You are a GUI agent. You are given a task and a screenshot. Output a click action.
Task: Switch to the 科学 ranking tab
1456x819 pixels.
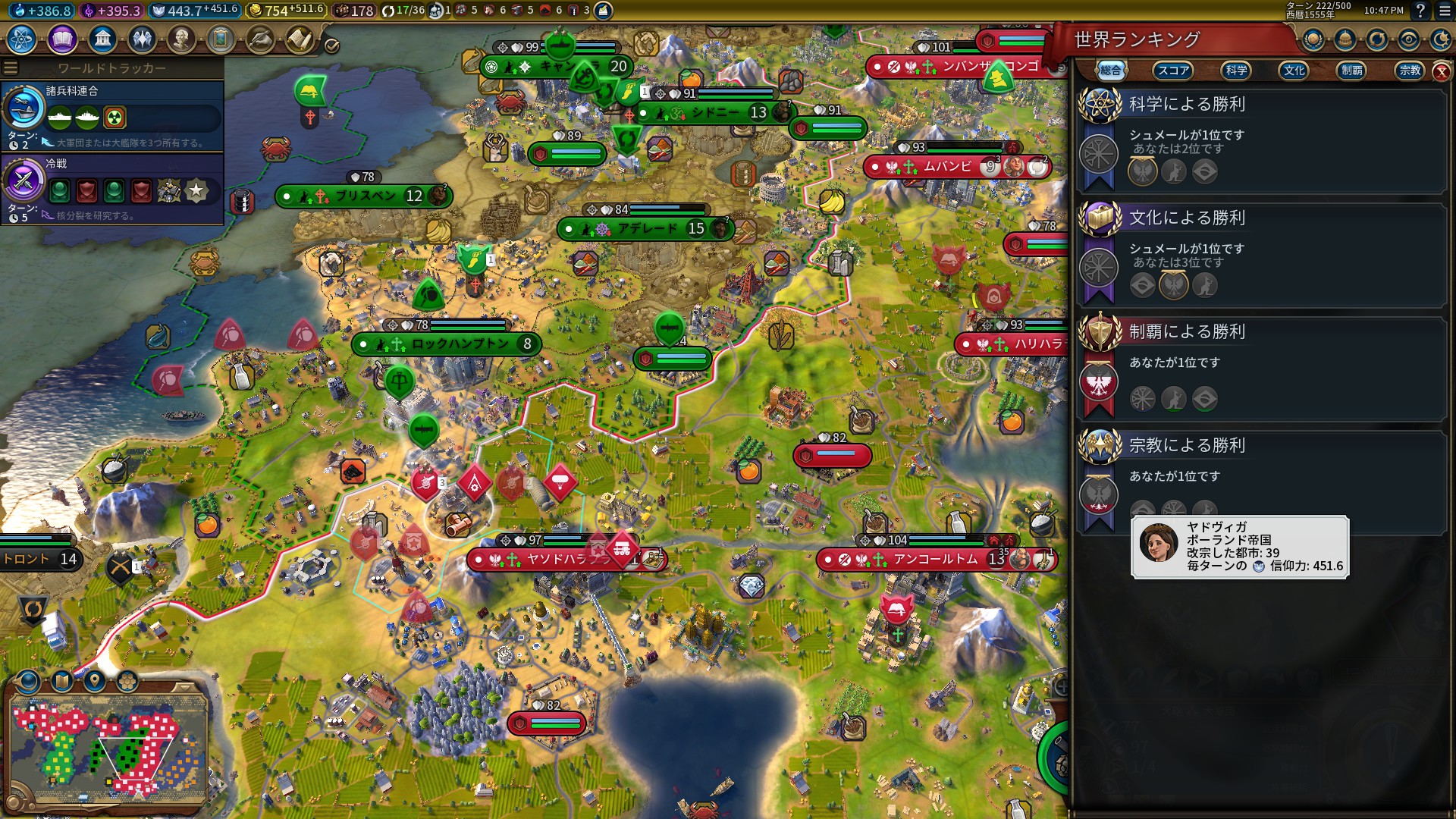coord(1236,71)
